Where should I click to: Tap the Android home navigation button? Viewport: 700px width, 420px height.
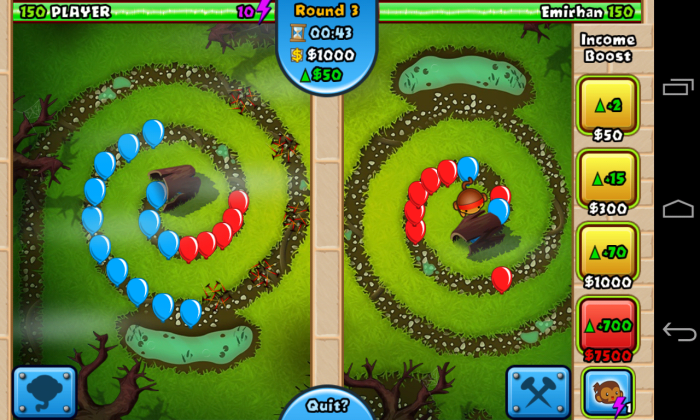coord(678,209)
